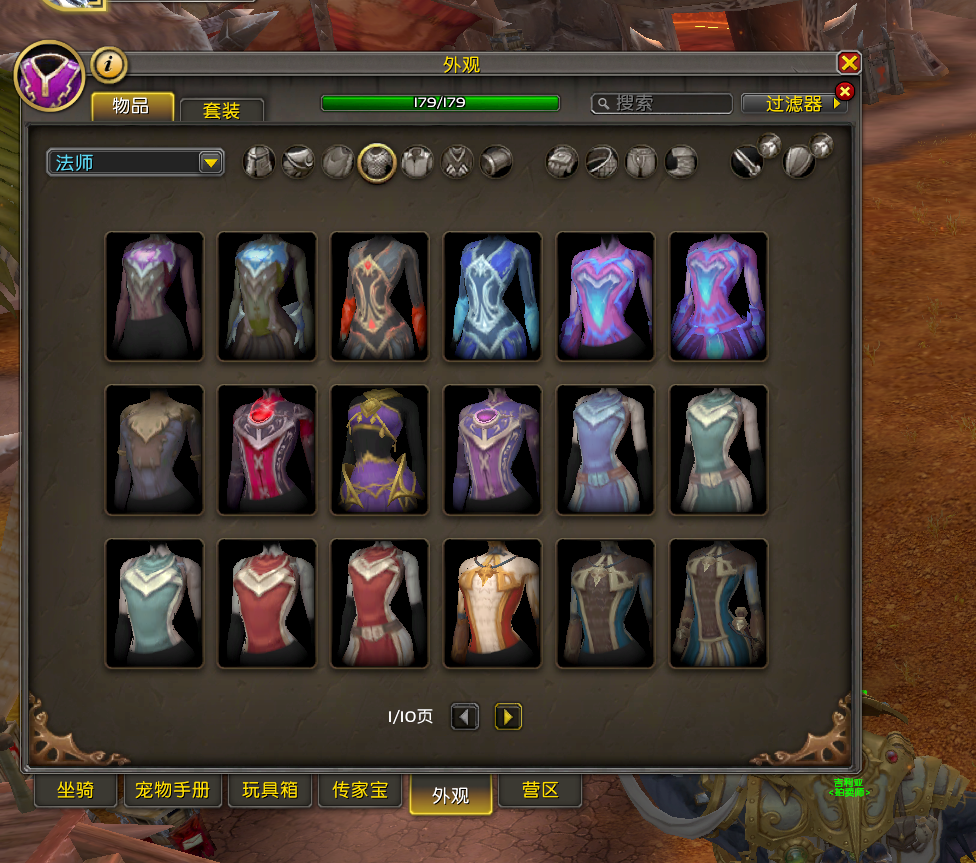Select the dark blue robe with silver trim
Viewport: 976px width, 863px height.
click(x=493, y=296)
